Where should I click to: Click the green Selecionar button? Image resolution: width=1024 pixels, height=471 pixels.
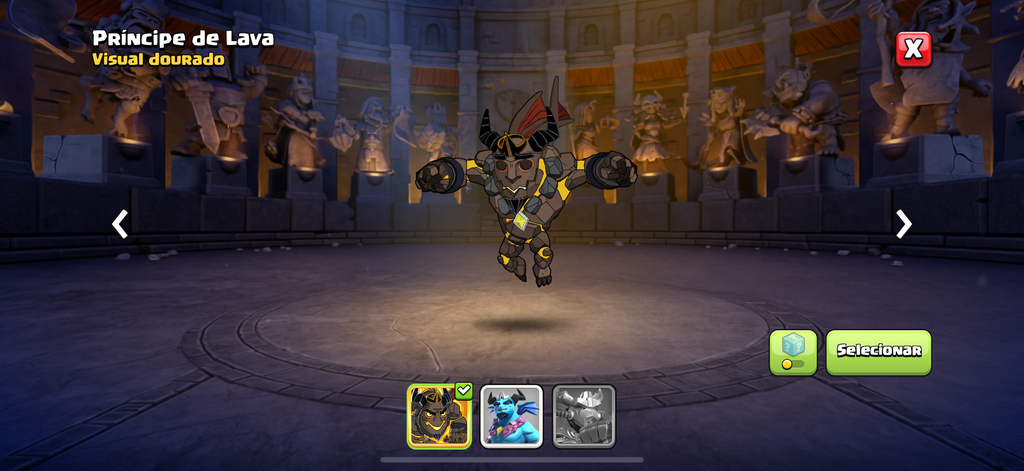point(878,352)
